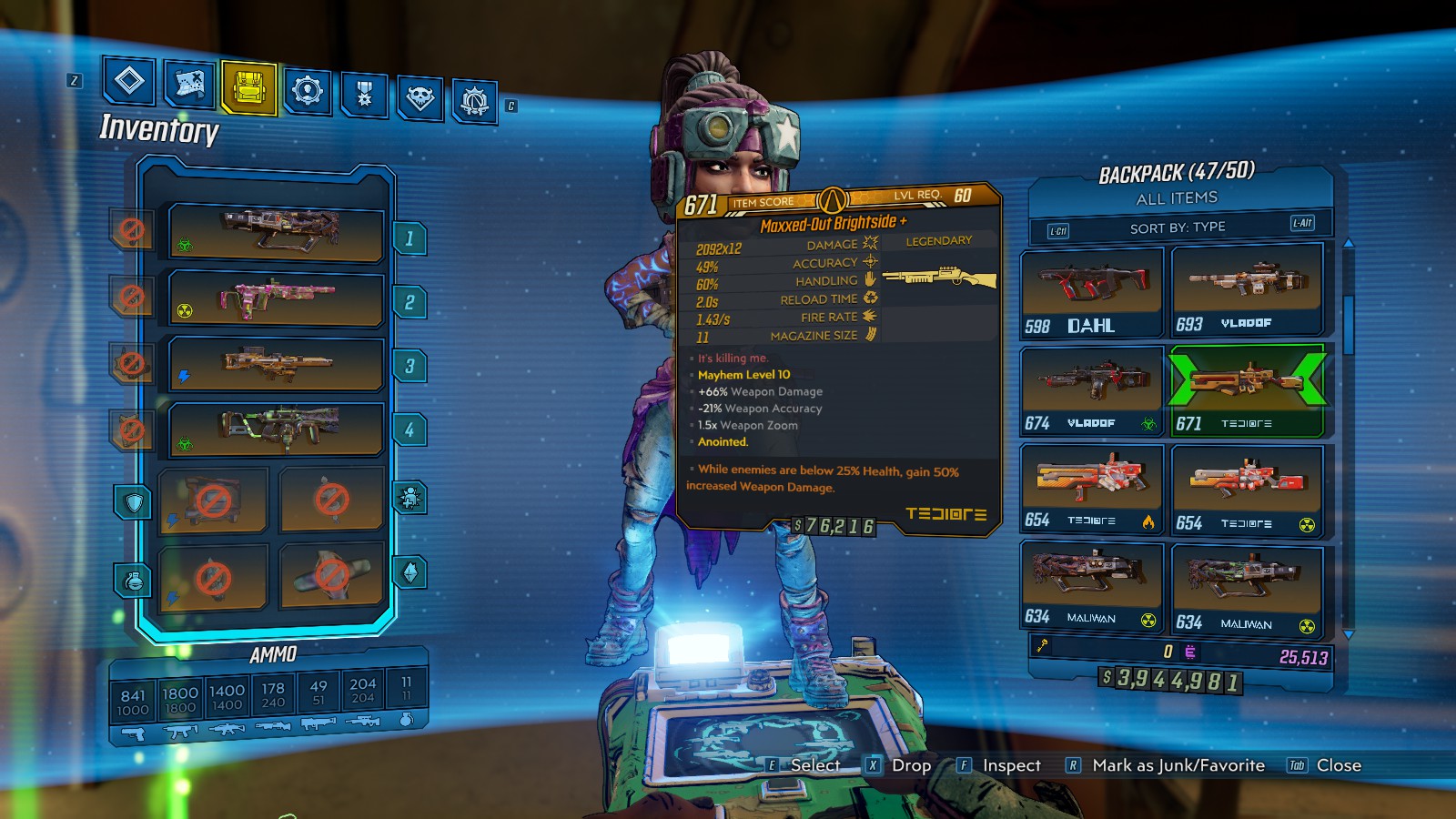Viewport: 1456px width, 819px height.
Task: Select equipped weapon slot 1
Action: pyautogui.click(x=277, y=233)
